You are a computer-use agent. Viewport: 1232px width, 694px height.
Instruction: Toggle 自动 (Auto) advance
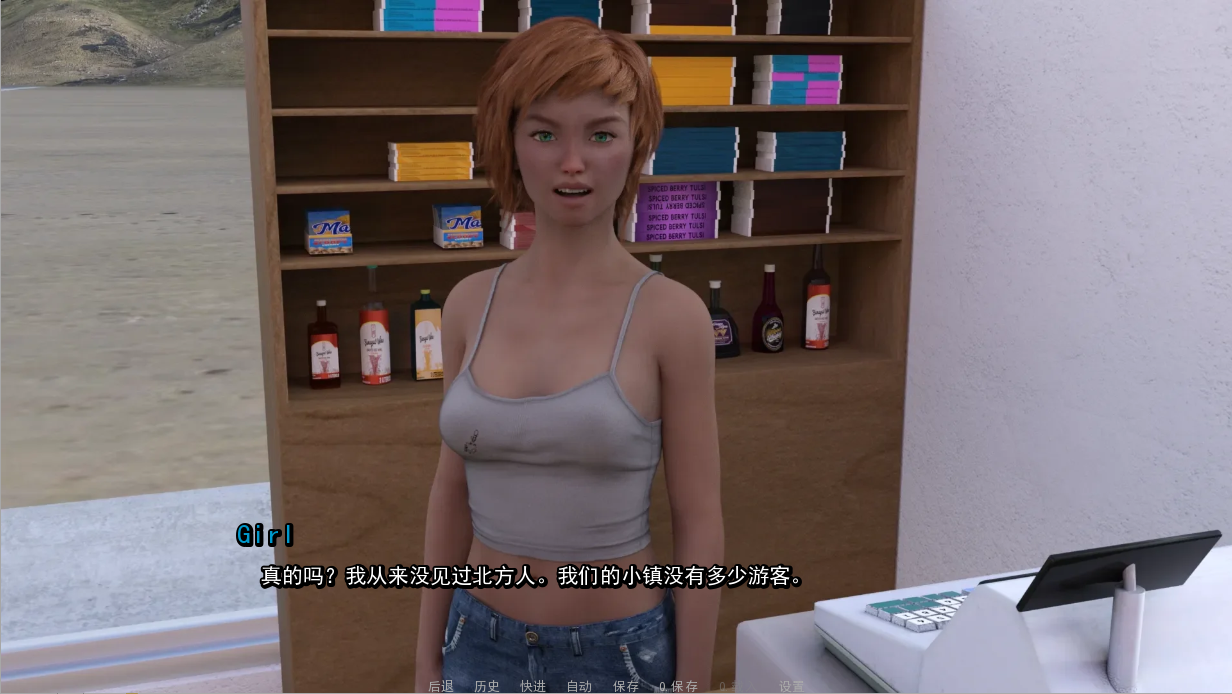click(579, 686)
